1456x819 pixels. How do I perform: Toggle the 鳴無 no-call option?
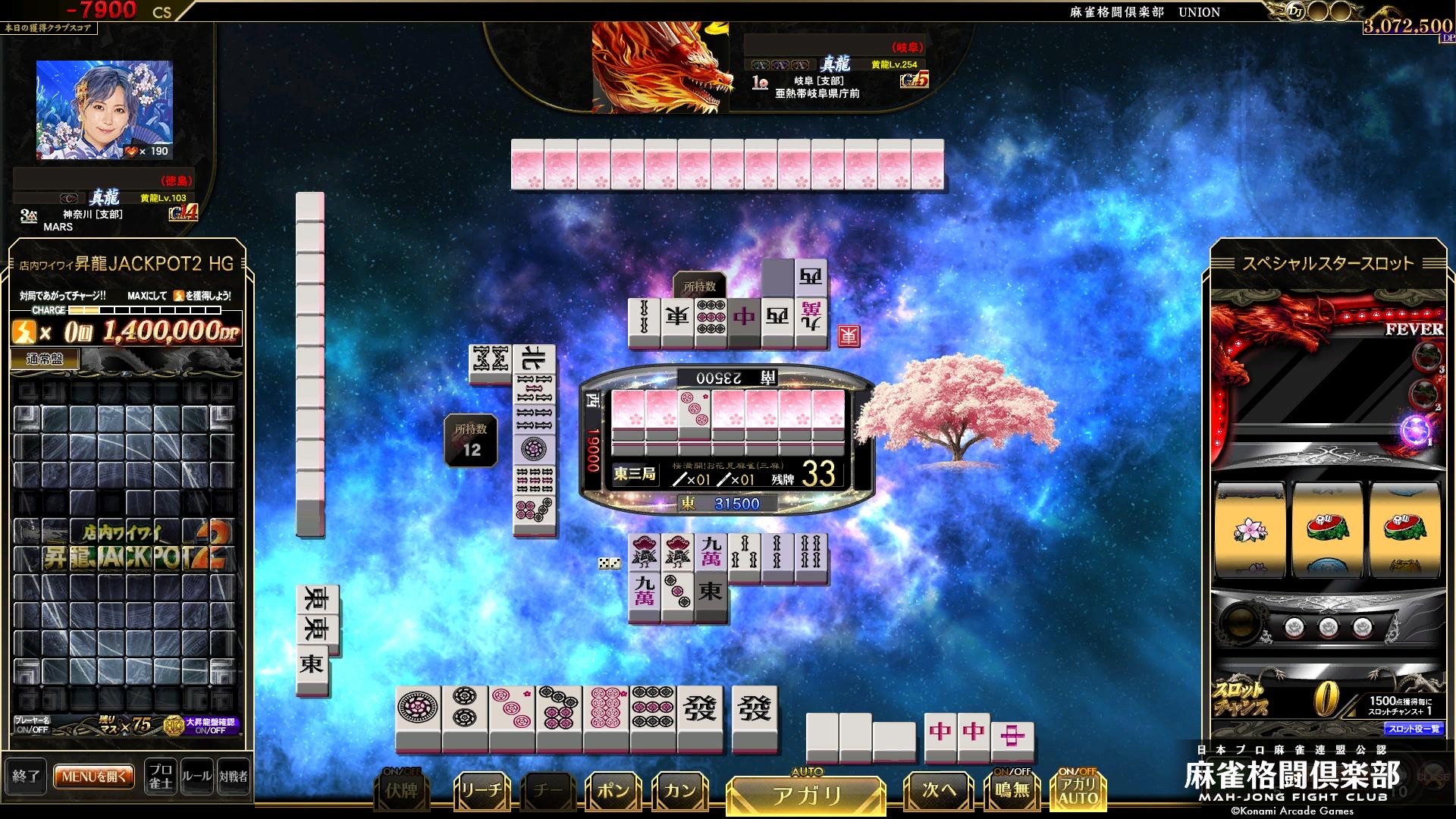pyautogui.click(x=1012, y=789)
